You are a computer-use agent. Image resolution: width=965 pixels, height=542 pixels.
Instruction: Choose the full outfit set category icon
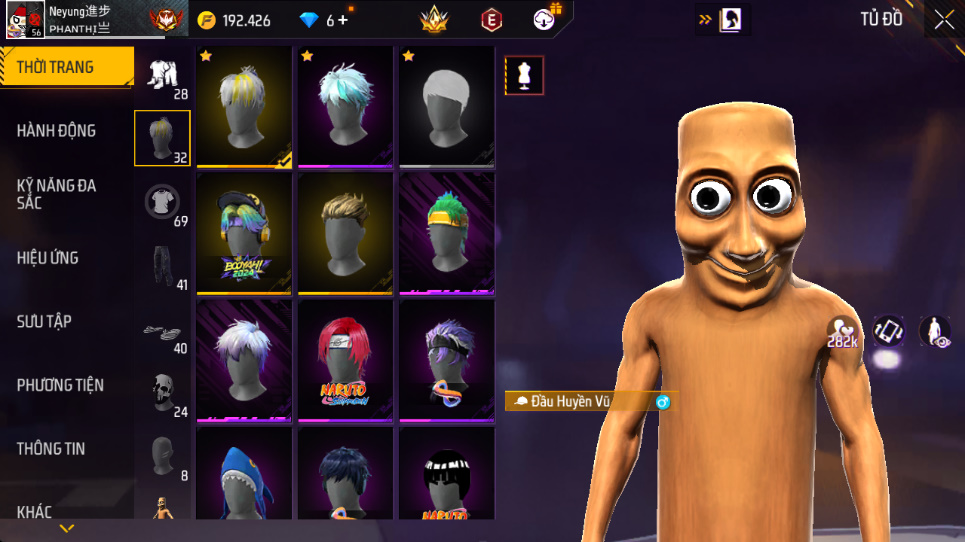tap(162, 74)
